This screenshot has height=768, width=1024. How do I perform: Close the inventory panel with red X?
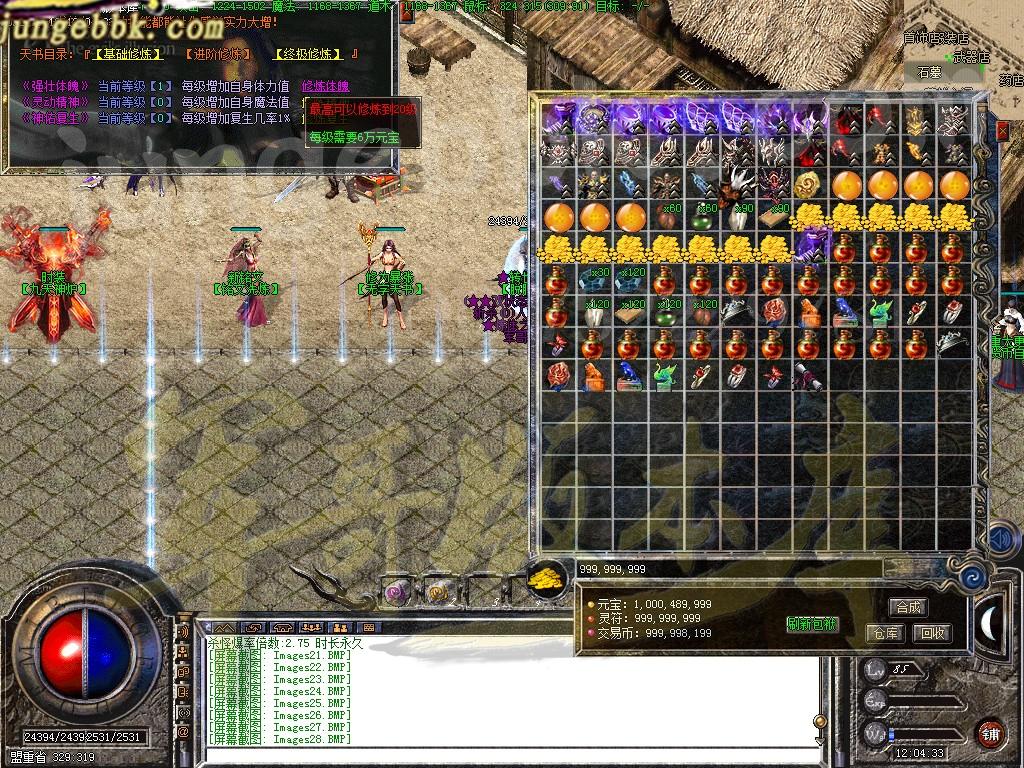(1003, 131)
